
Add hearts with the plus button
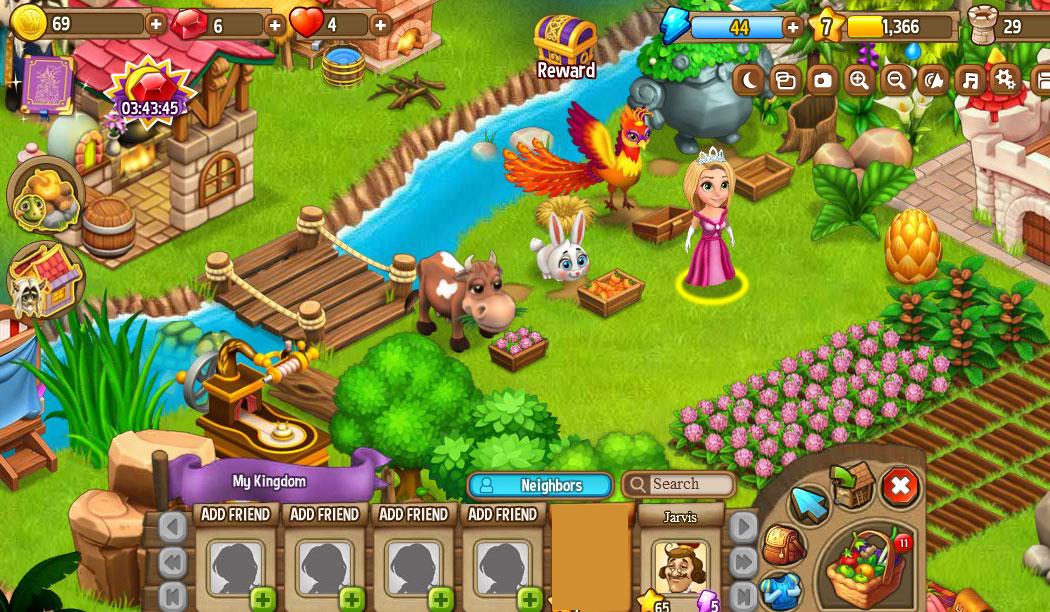click(380, 24)
